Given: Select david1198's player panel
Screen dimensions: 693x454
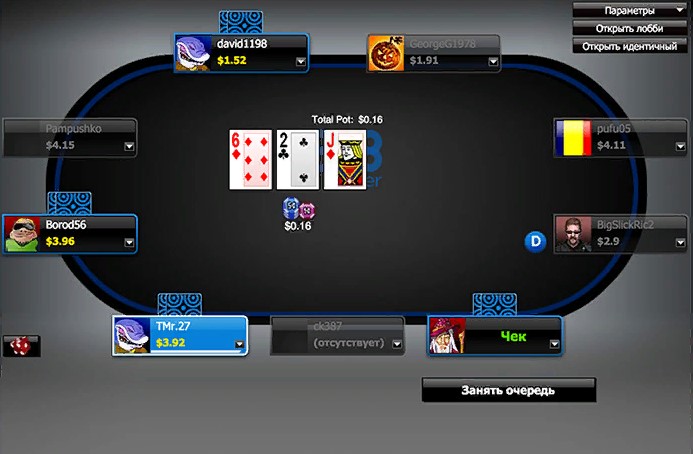Looking at the screenshot, I should pyautogui.click(x=240, y=53).
